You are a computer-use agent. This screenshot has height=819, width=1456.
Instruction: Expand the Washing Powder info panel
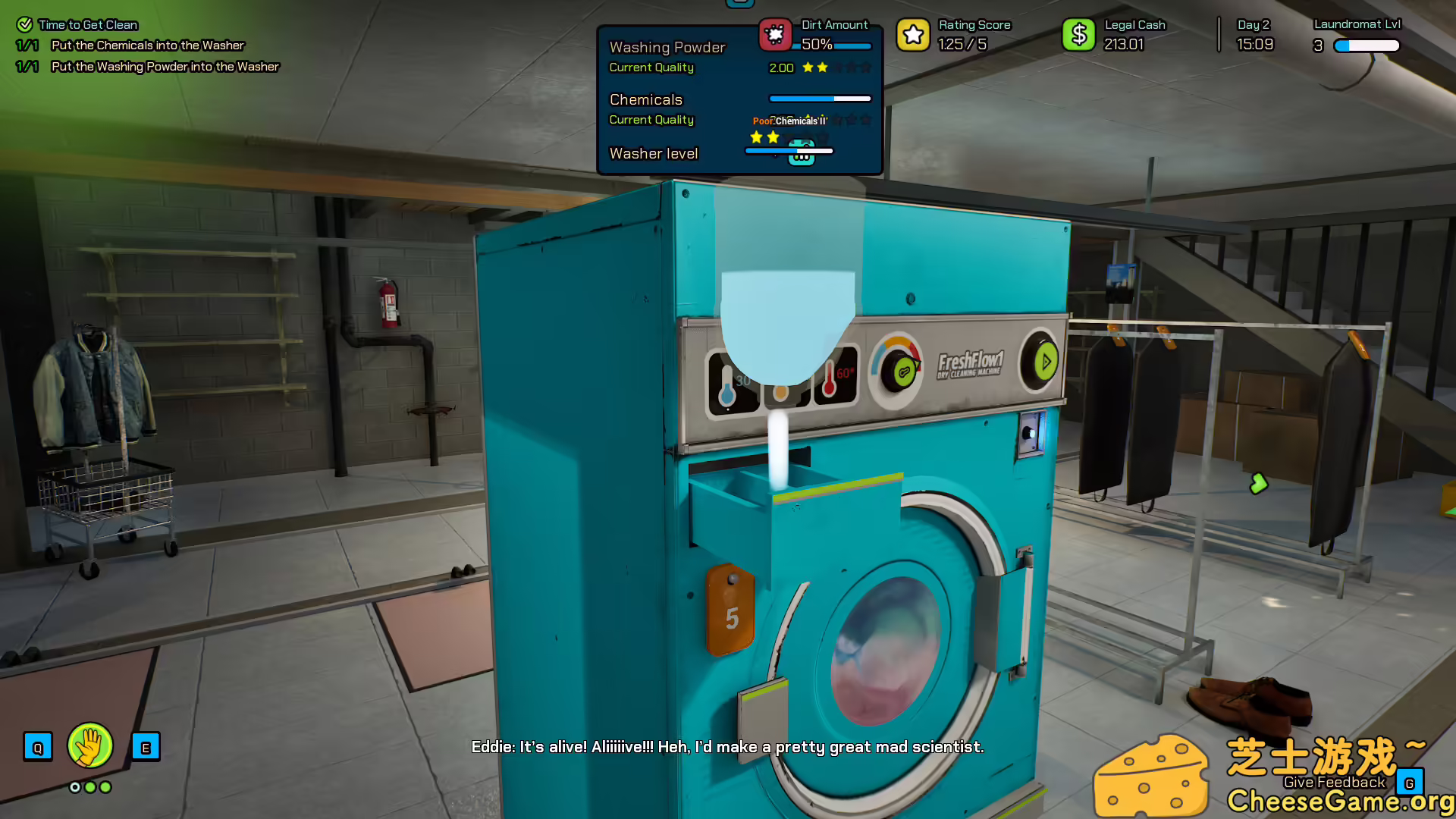pos(667,47)
